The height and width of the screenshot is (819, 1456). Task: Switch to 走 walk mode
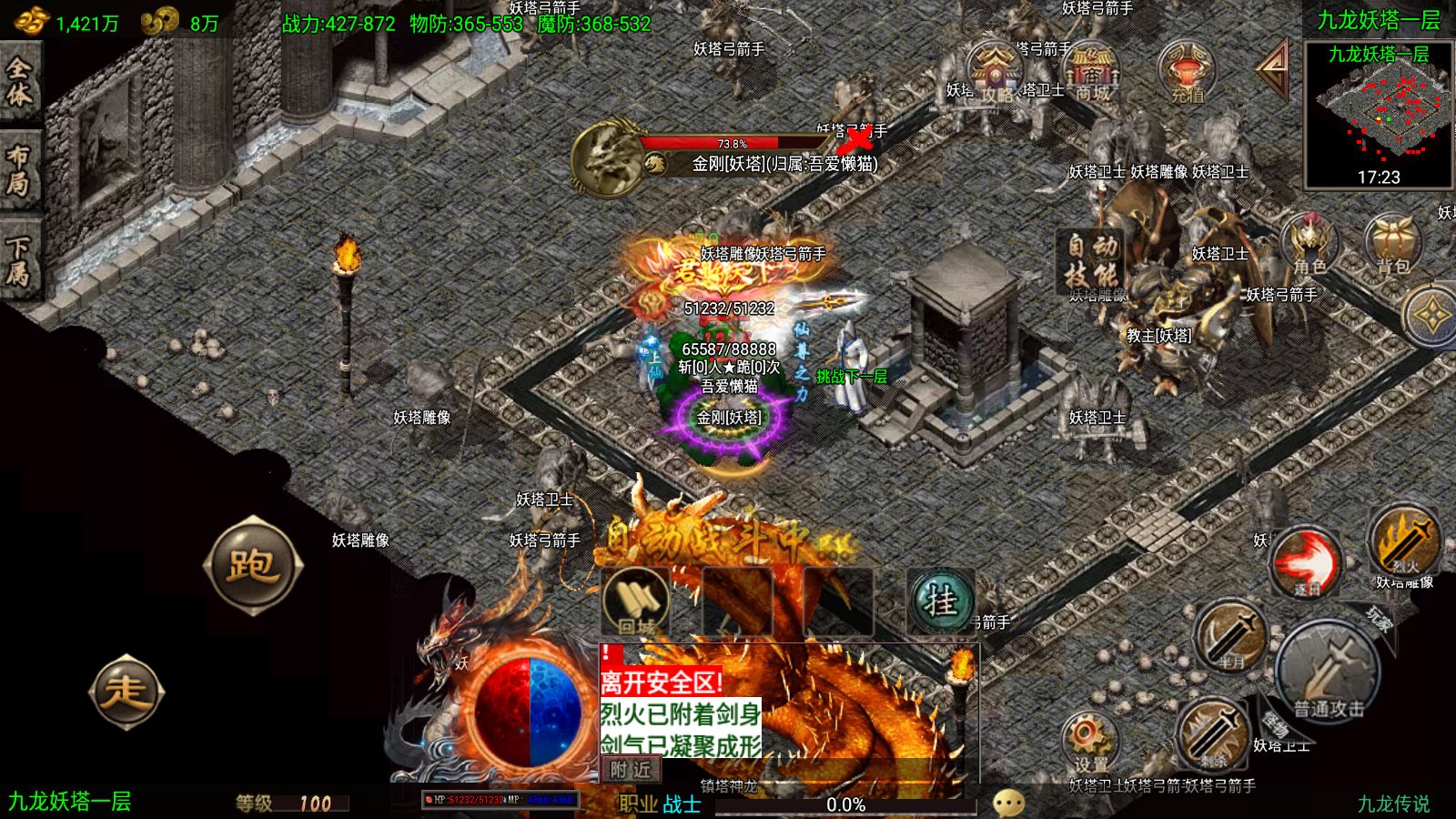pyautogui.click(x=126, y=692)
